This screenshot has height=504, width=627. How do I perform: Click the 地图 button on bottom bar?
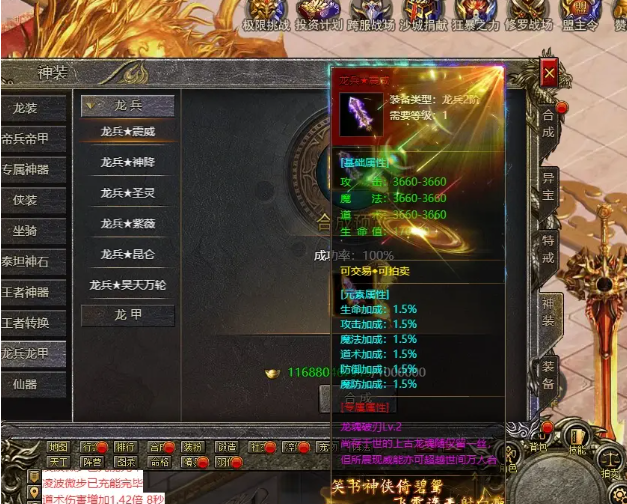pos(58,447)
